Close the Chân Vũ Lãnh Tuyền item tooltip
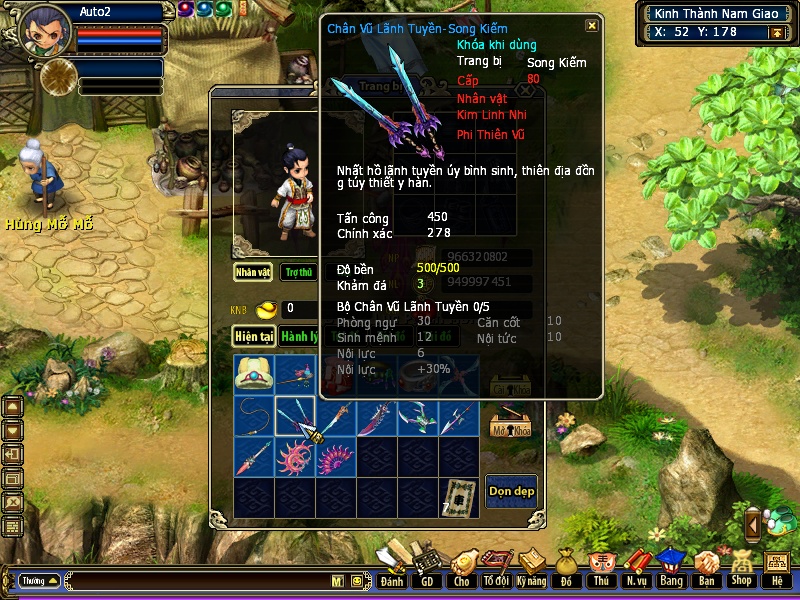This screenshot has width=800, height=600. coord(592,26)
